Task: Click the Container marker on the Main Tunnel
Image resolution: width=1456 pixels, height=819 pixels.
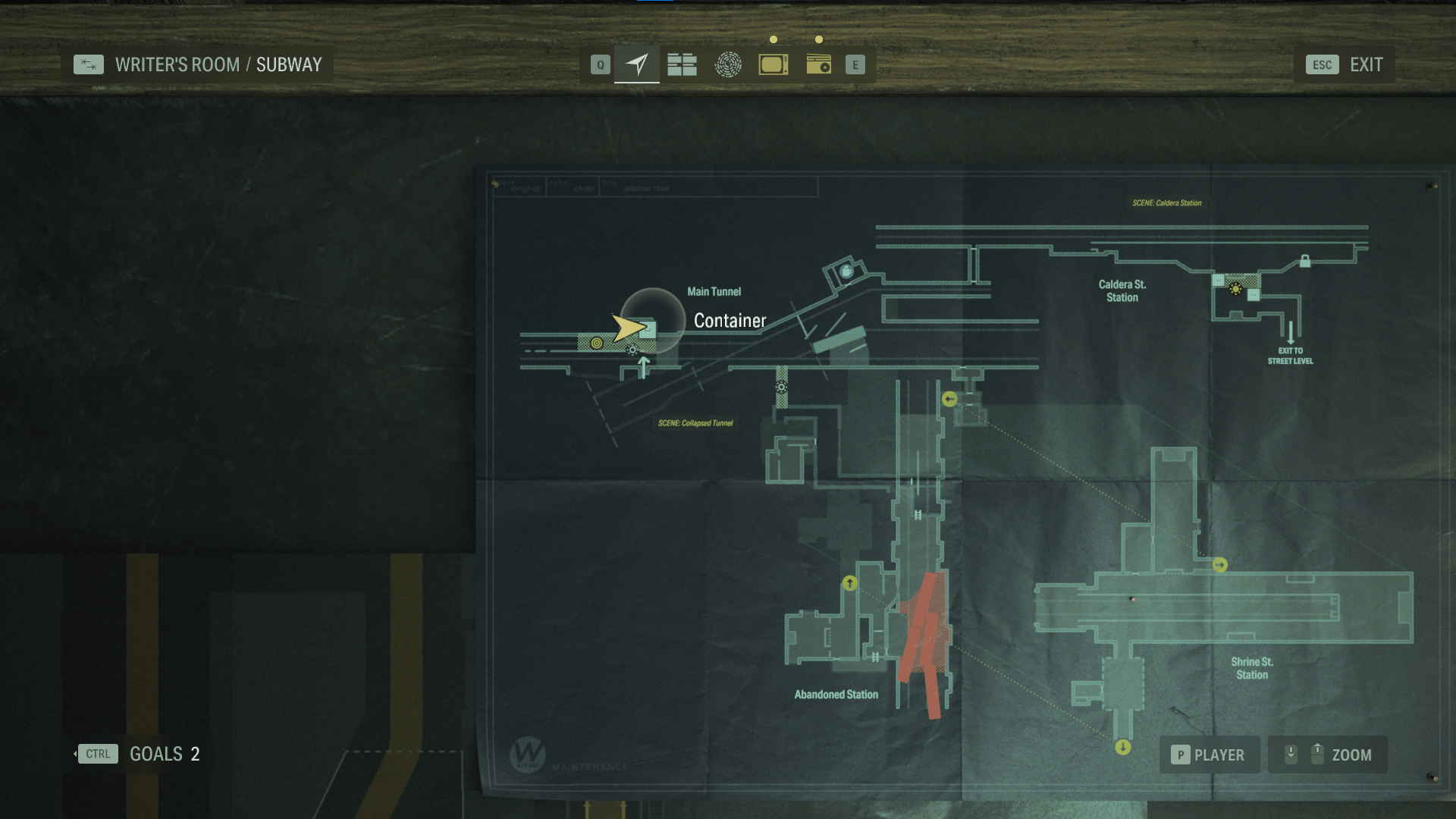Action: (651, 329)
